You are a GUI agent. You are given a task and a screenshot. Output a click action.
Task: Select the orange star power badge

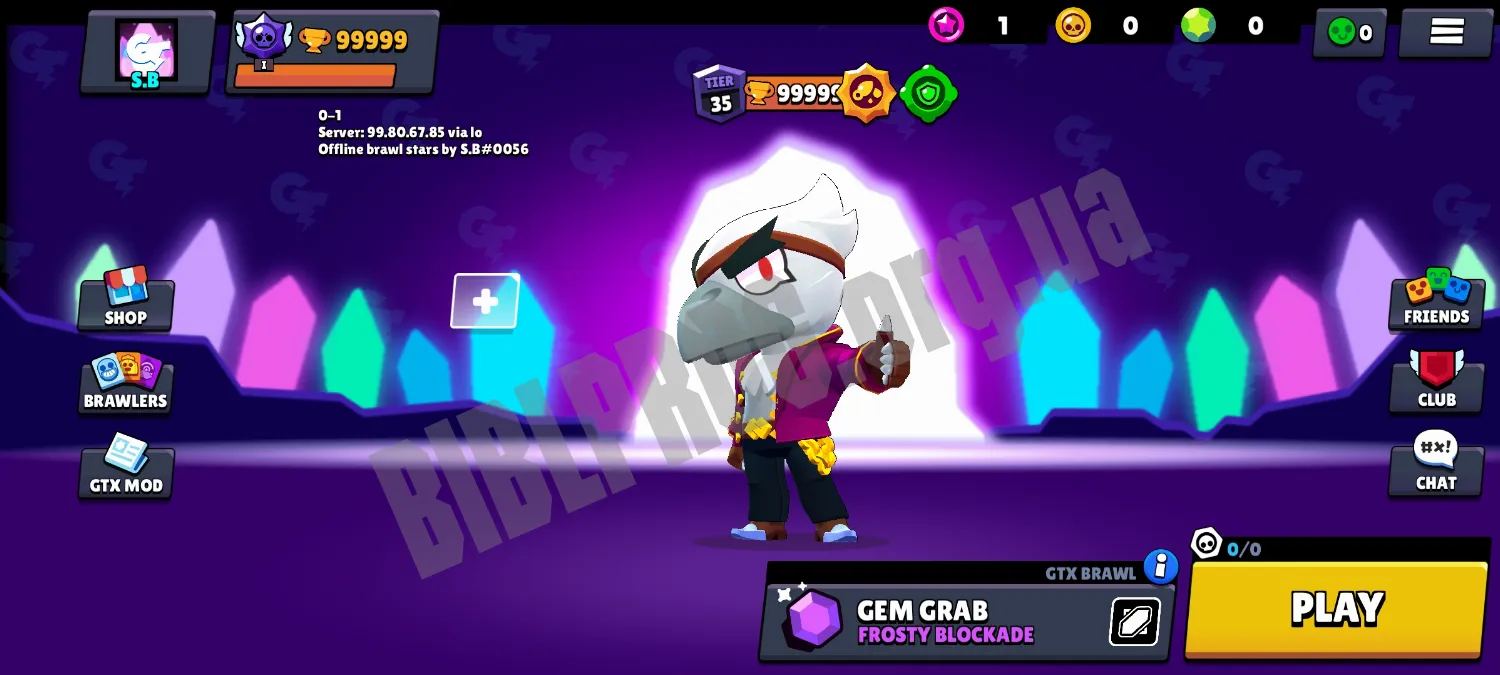point(866,94)
